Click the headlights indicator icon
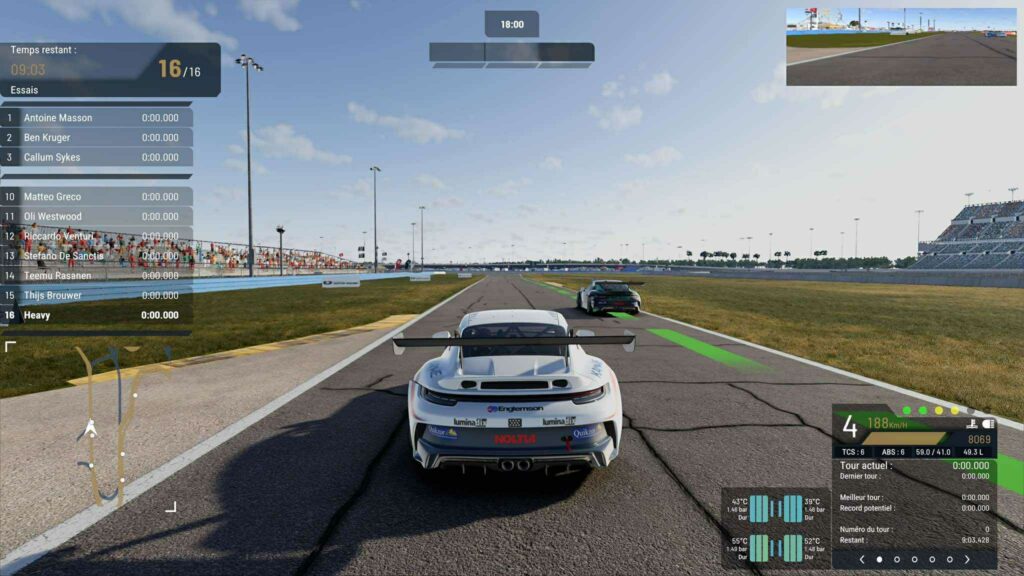Screen dimensions: 1024x576 (x=988, y=424)
